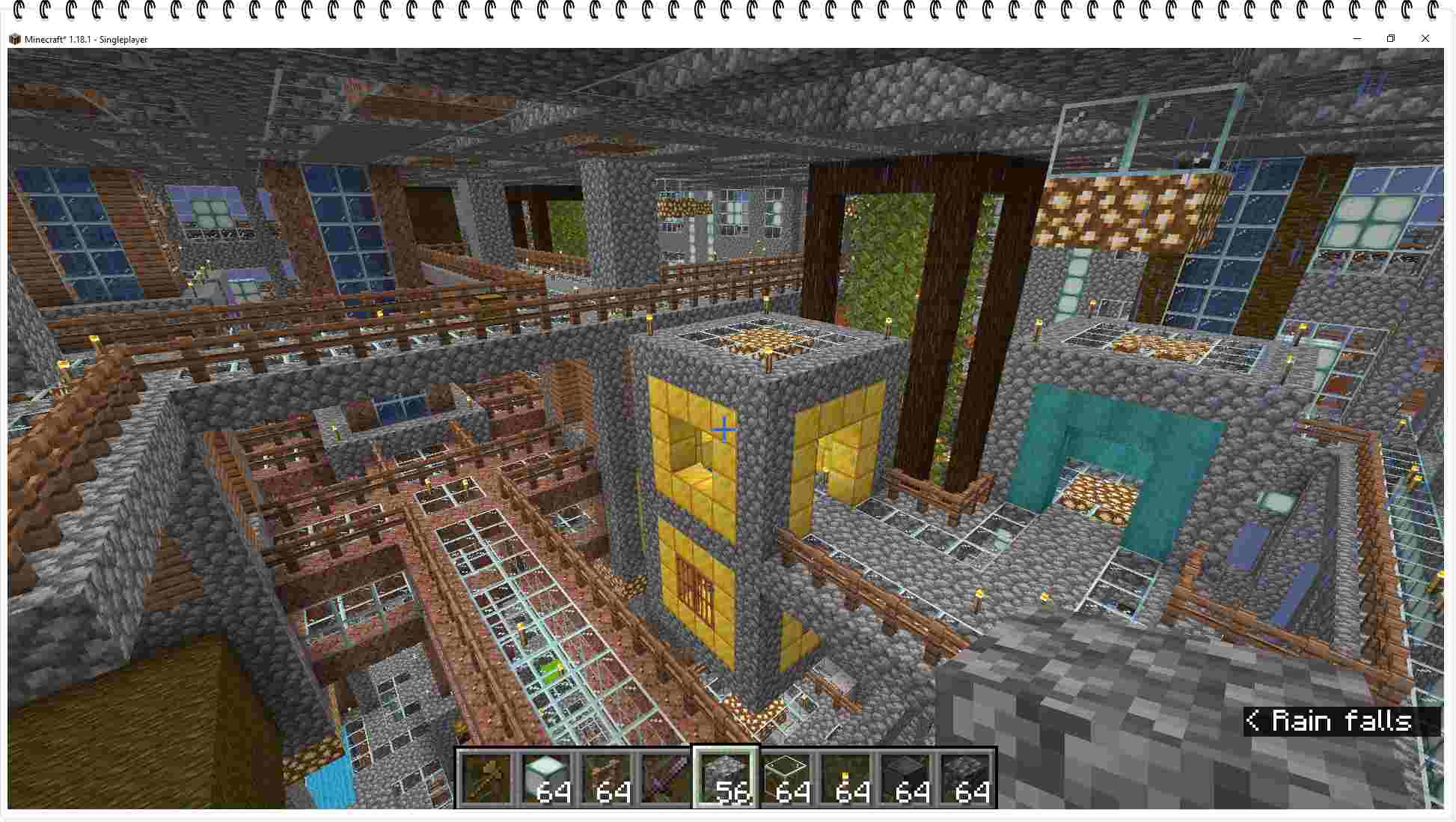Click the Minecraft grass block title bar icon
The height and width of the screenshot is (822, 1456).
(x=15, y=38)
